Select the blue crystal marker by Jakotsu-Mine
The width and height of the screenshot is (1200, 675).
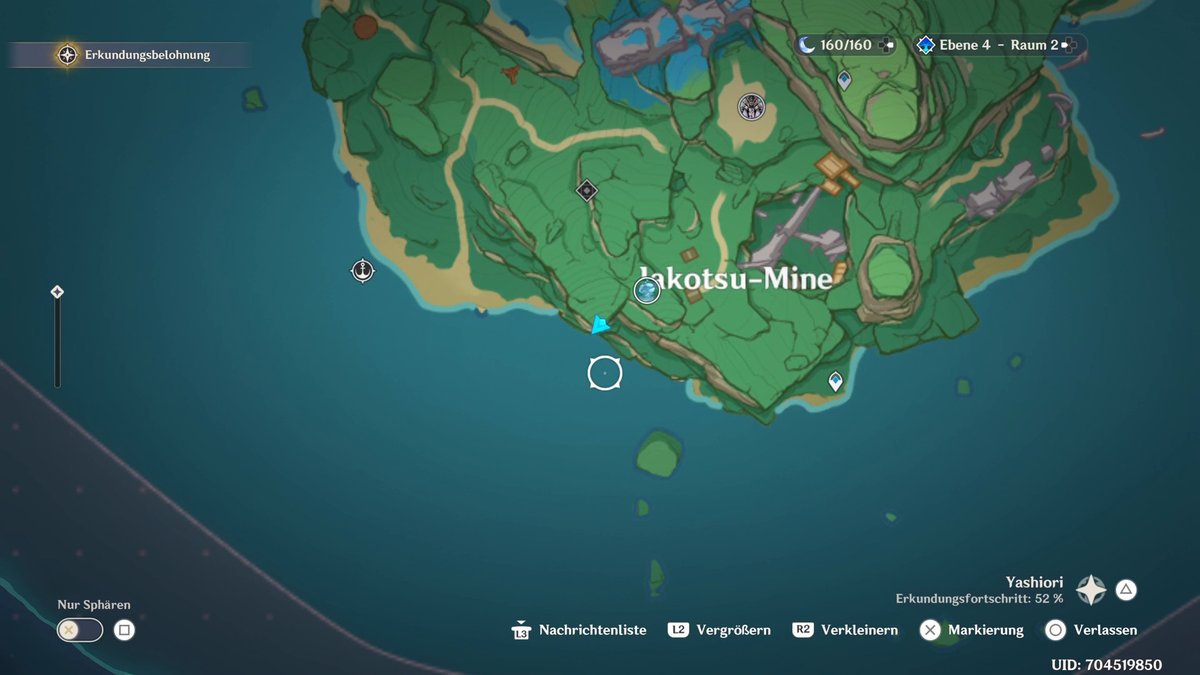[647, 291]
